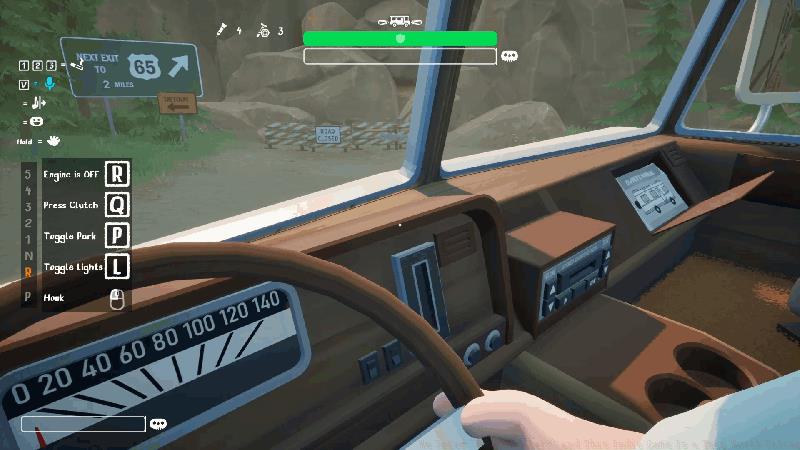Click the music note icon

[39, 103]
